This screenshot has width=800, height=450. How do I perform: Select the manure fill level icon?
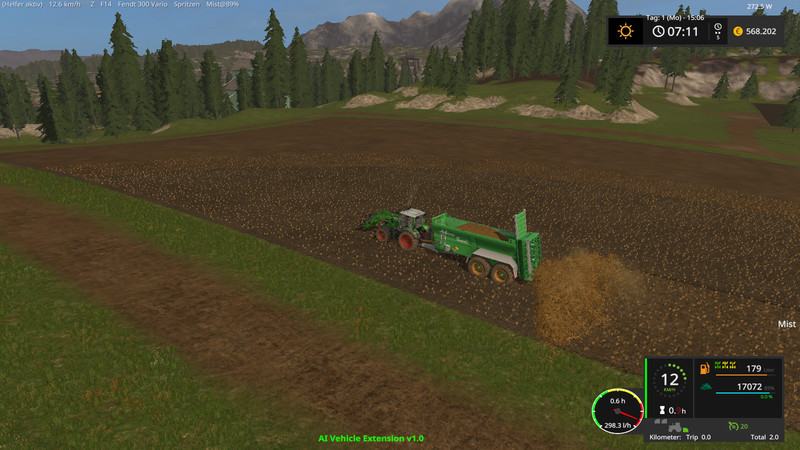706,386
